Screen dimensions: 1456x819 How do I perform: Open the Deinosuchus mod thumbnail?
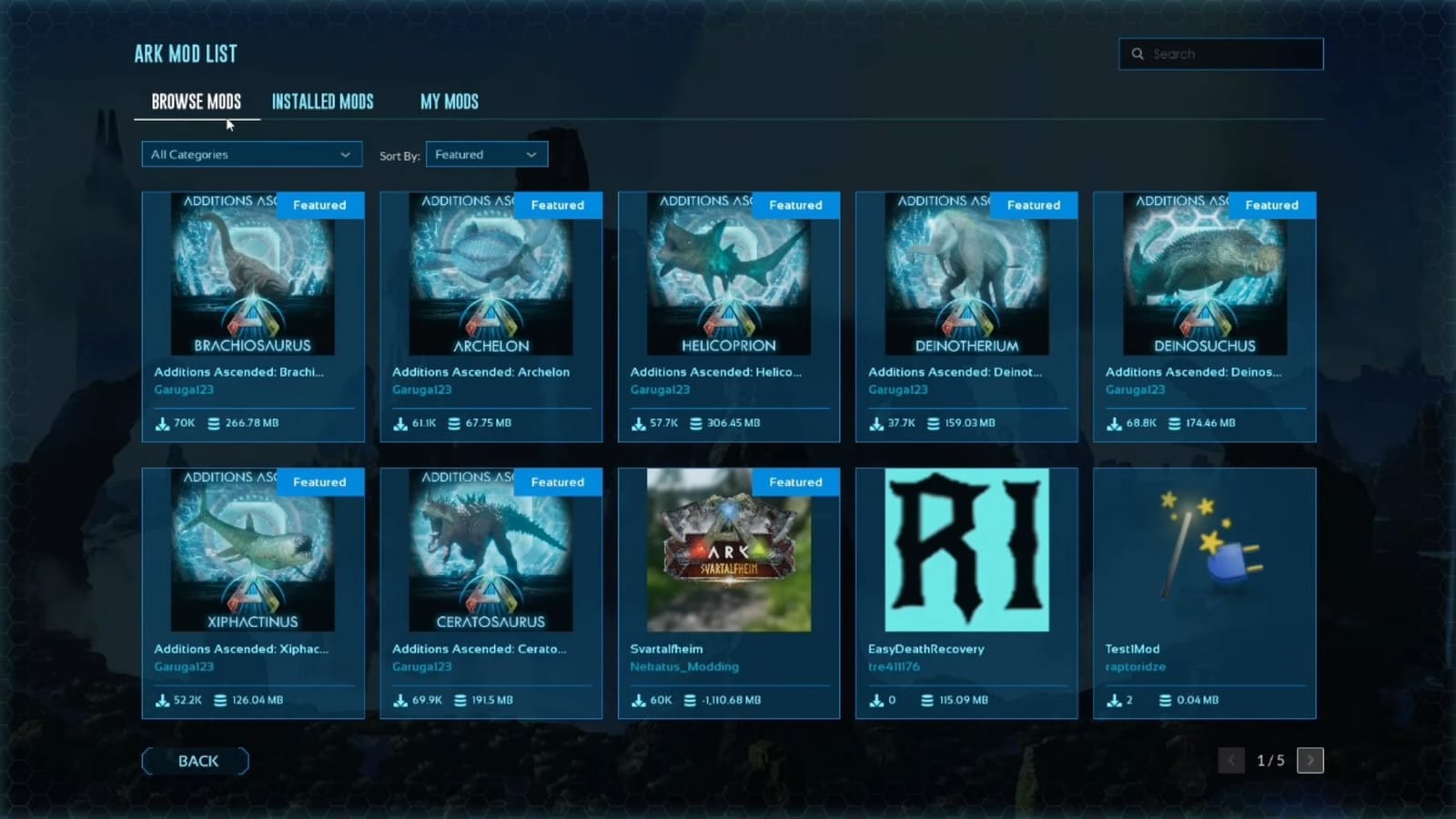click(x=1204, y=275)
